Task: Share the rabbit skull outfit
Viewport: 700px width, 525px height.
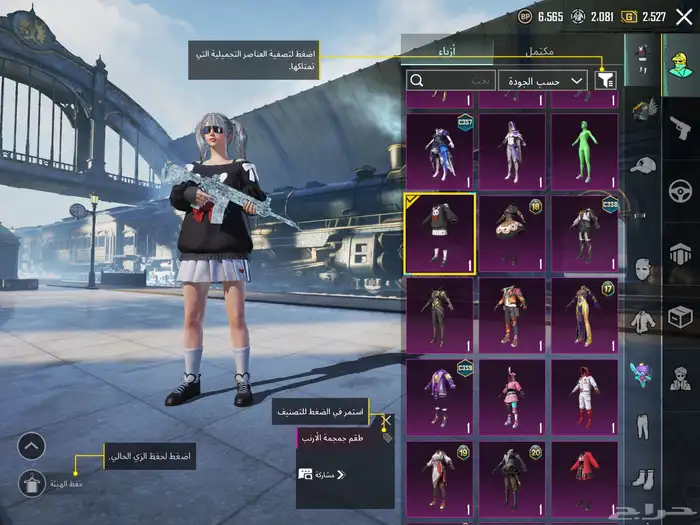Action: coord(320,474)
